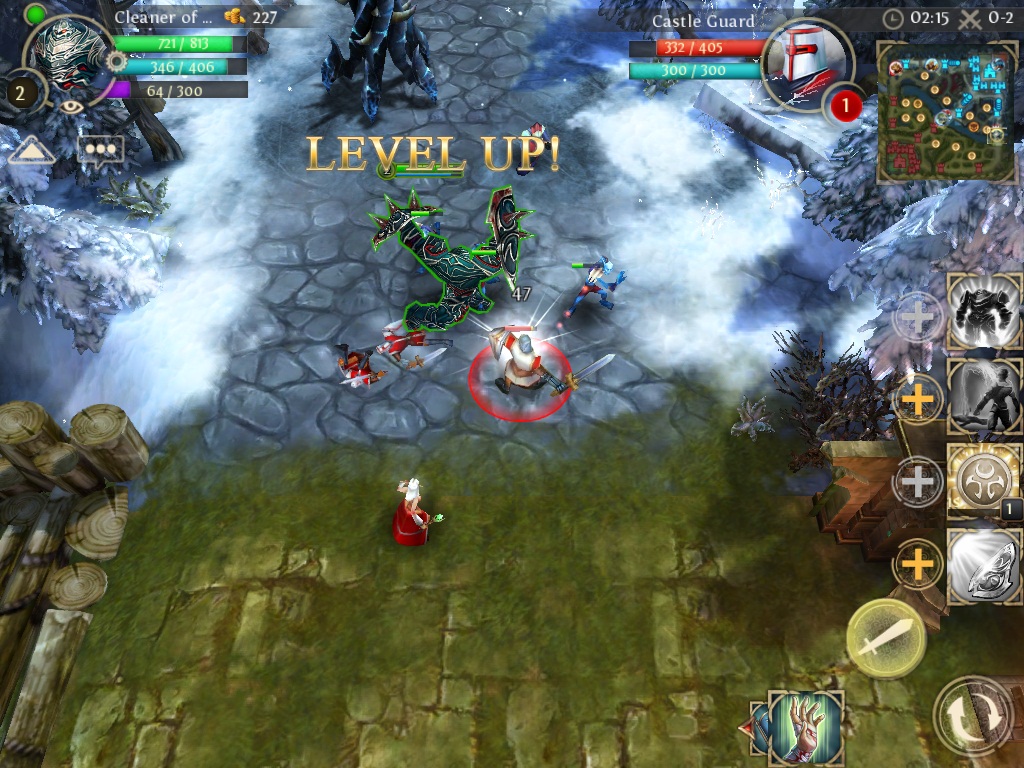This screenshot has height=768, width=1024.
Task: Open the gold coins shop counter
Action: pyautogui.click(x=250, y=16)
